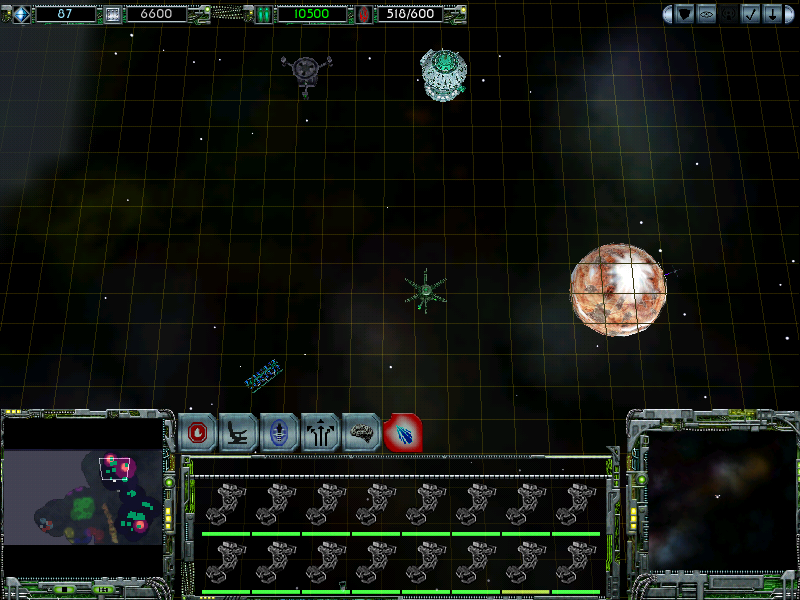800x600 pixels.
Task: Open the brain icon AI command
Action: coord(362,433)
